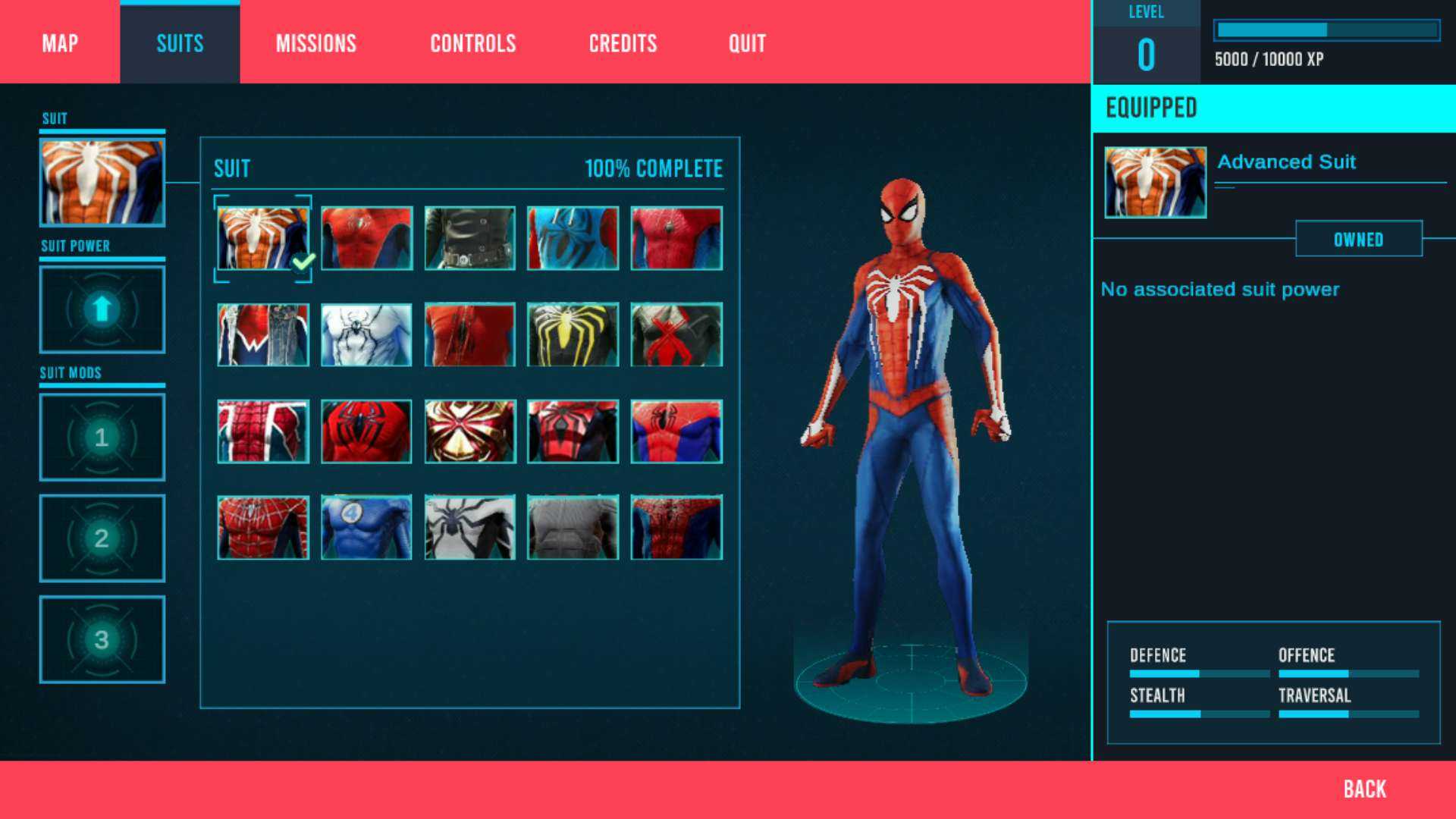Select the white suit with denim vest
This screenshot has width=1456, height=819.
(x=262, y=334)
